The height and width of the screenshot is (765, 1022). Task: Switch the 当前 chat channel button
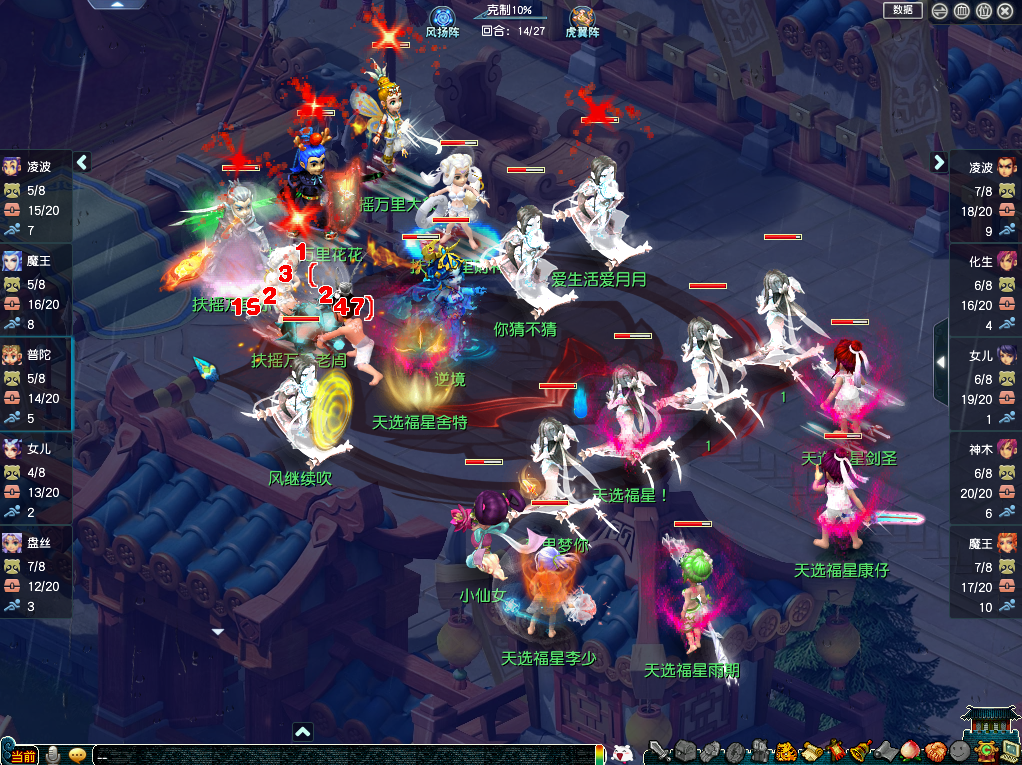click(x=22, y=755)
